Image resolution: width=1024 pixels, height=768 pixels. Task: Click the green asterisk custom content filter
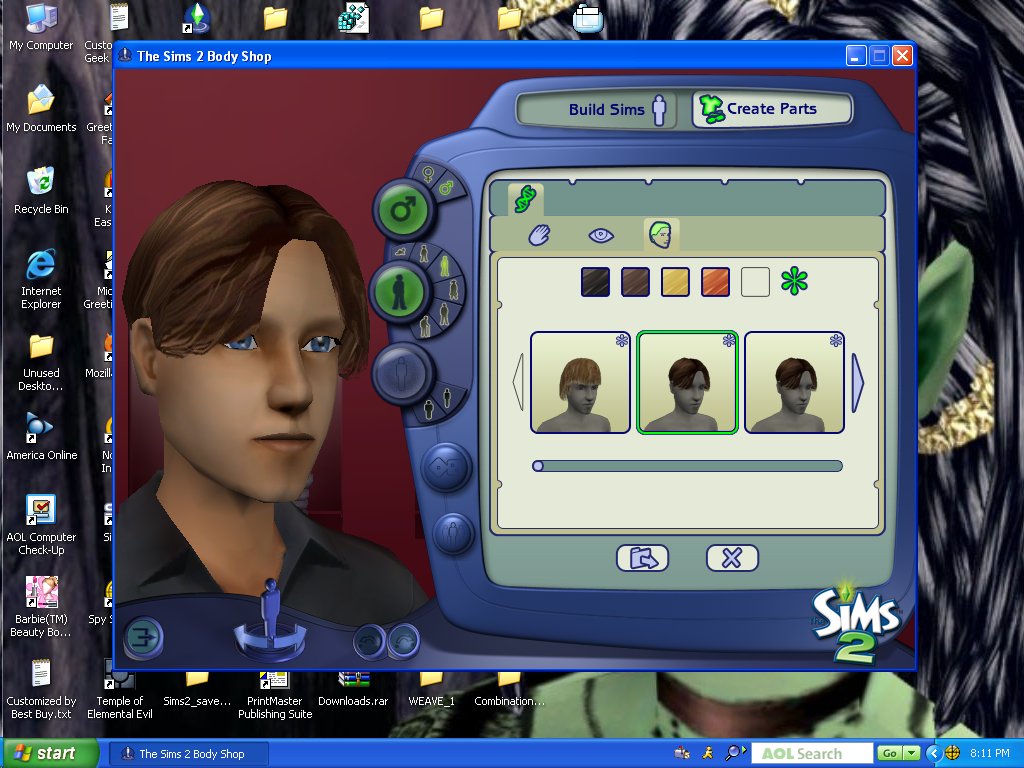pos(794,281)
